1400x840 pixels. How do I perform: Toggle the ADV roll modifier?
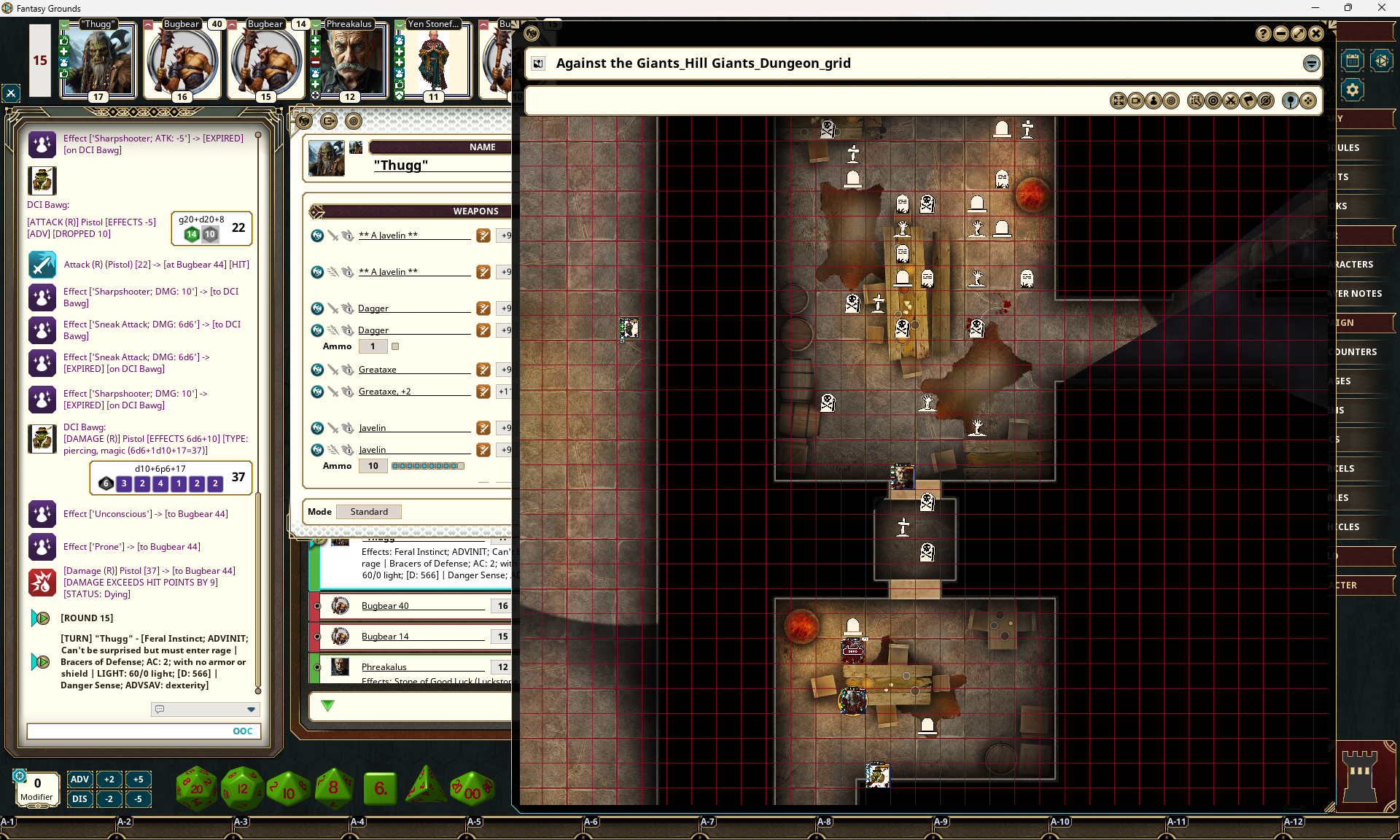[79, 779]
